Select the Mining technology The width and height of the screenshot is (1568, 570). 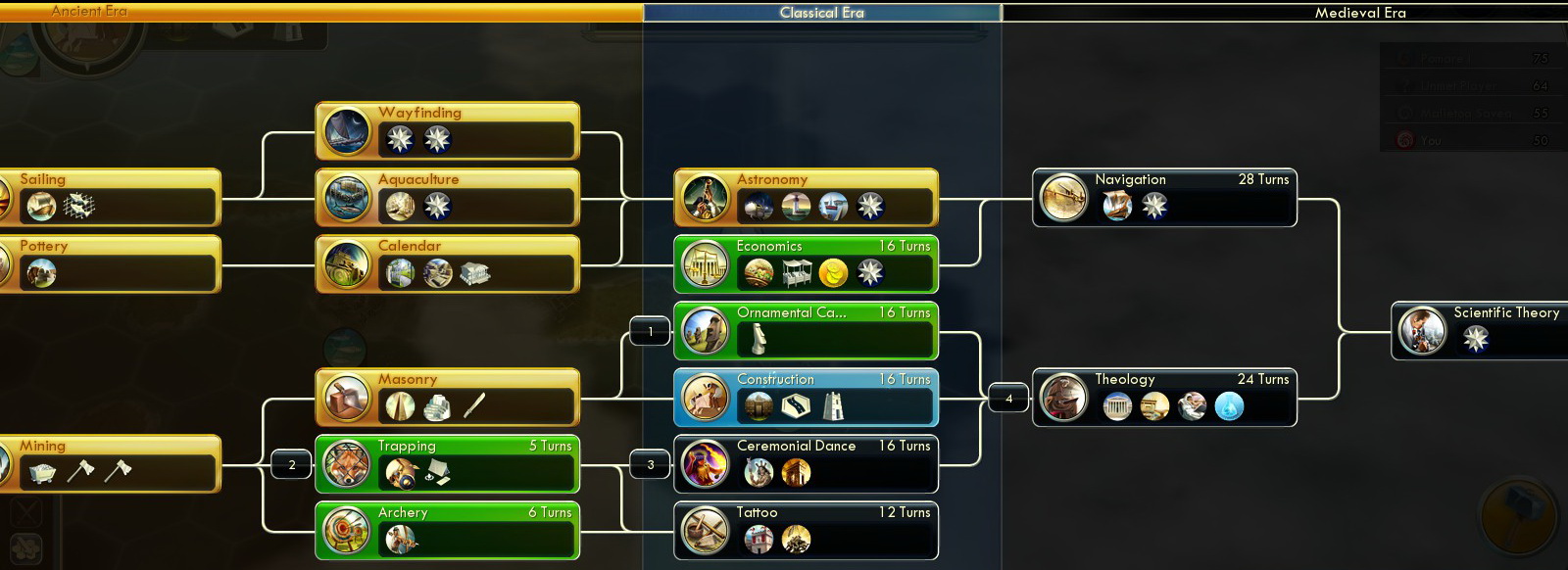tap(109, 463)
